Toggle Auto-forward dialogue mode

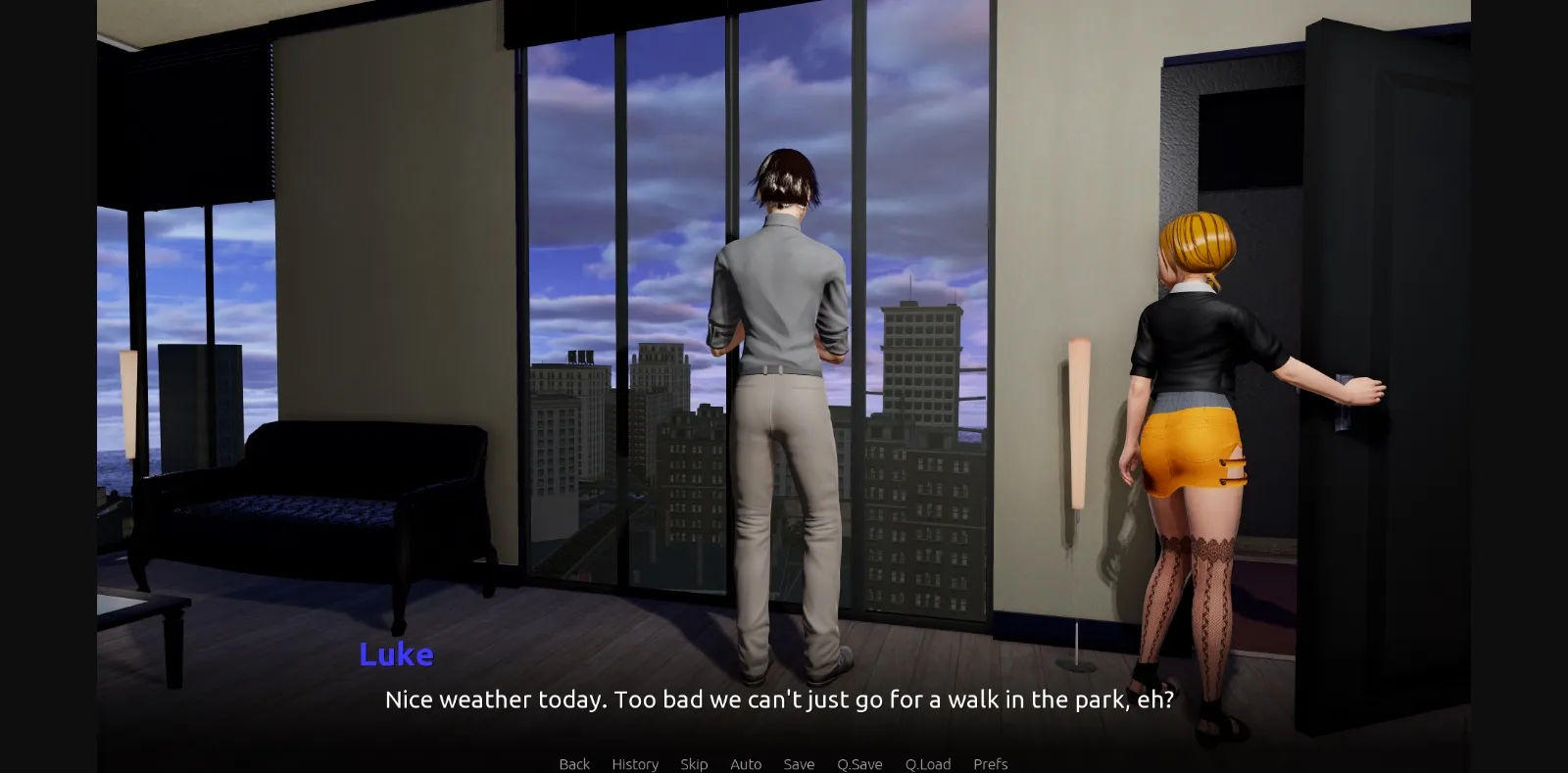point(746,764)
